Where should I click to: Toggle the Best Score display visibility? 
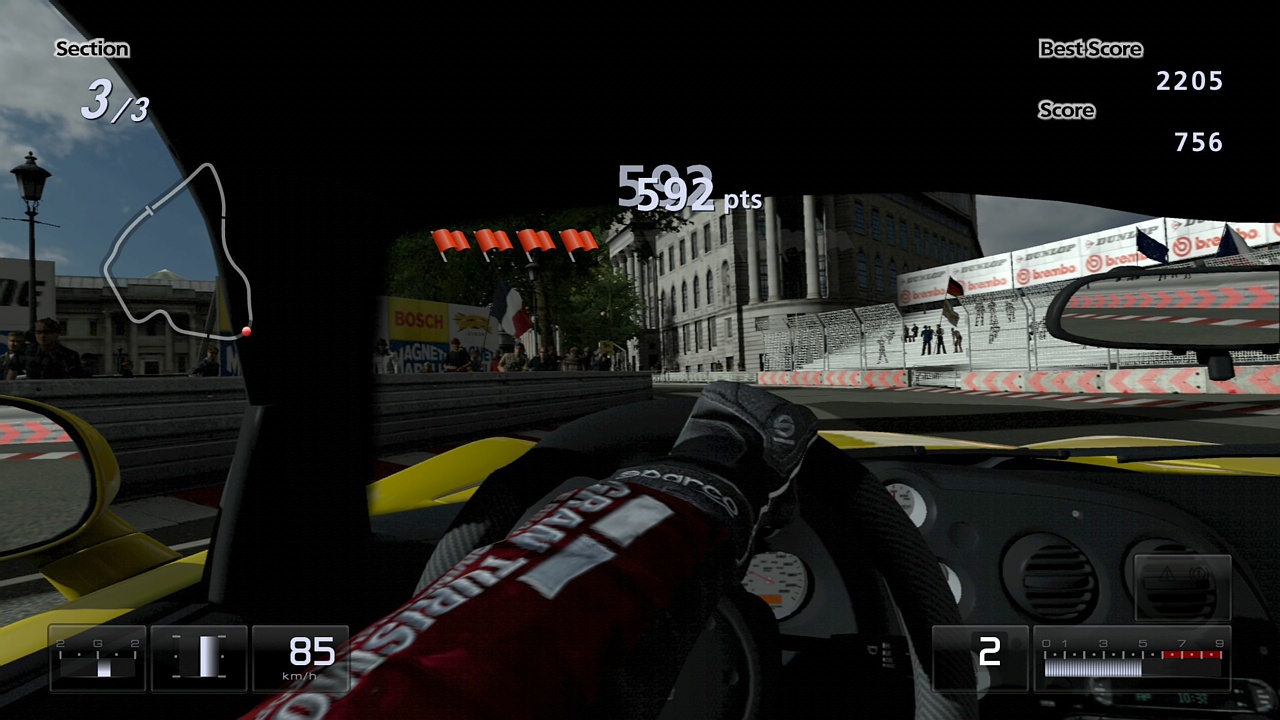[x=1091, y=48]
